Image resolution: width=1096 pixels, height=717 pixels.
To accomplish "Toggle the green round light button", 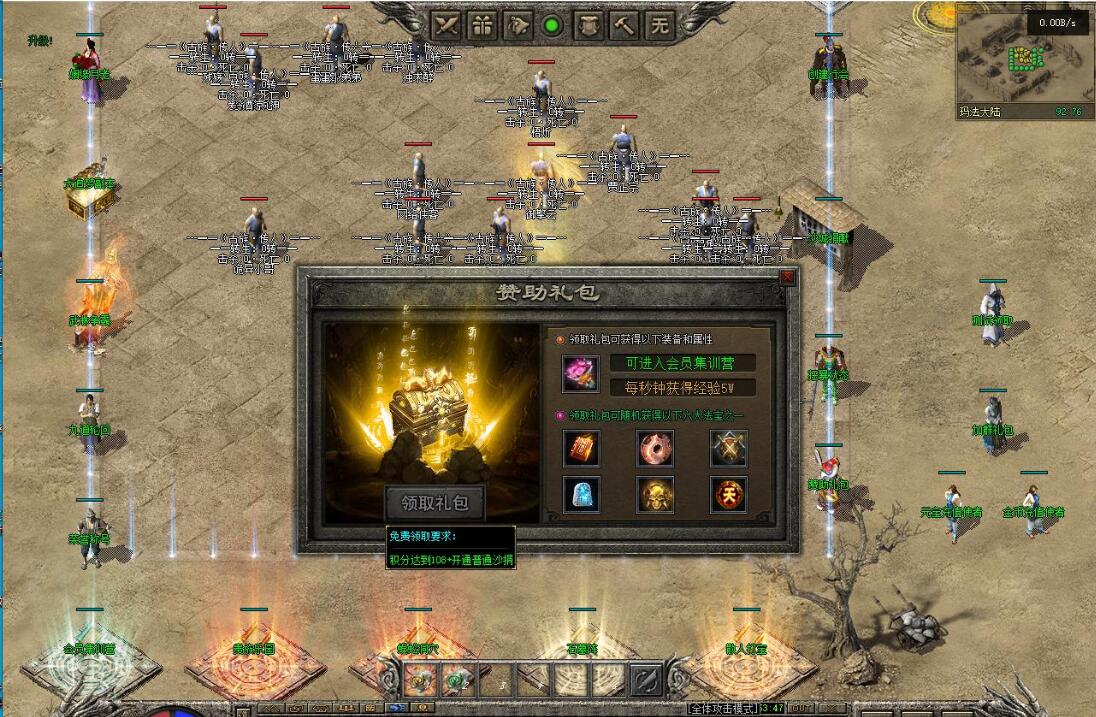I will [552, 26].
